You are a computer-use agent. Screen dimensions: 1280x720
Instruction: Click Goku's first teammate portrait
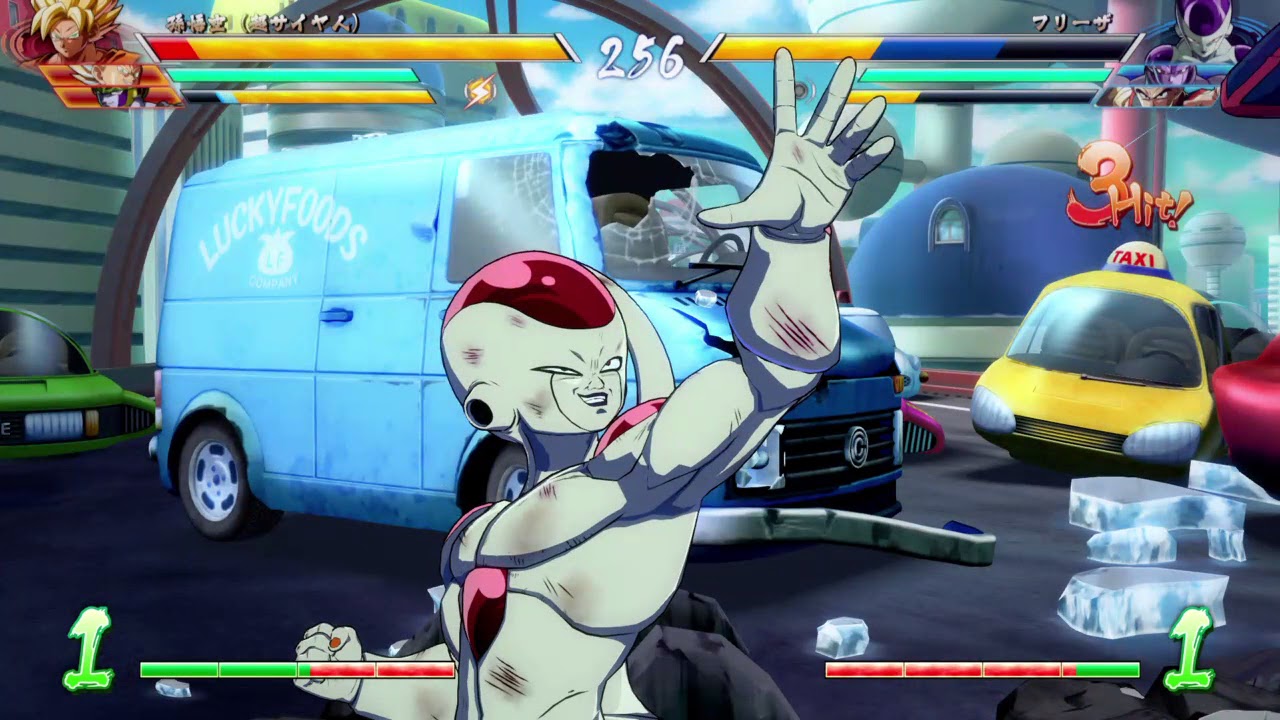[110, 73]
